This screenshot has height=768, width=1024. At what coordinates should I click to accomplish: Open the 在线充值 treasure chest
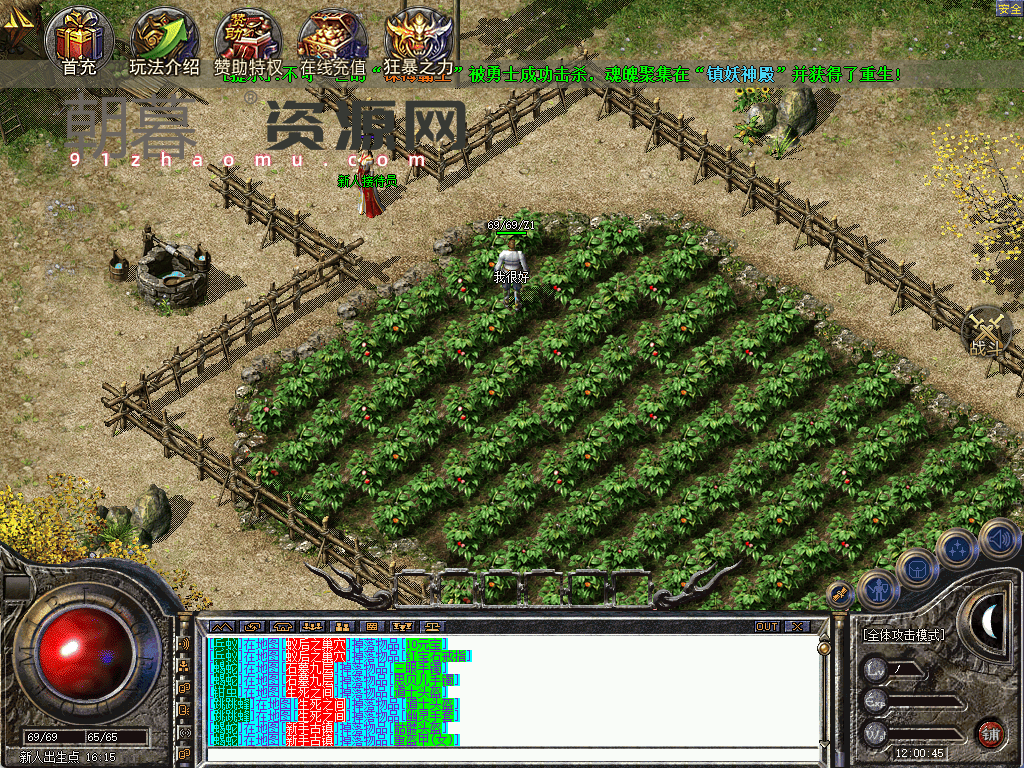[333, 38]
